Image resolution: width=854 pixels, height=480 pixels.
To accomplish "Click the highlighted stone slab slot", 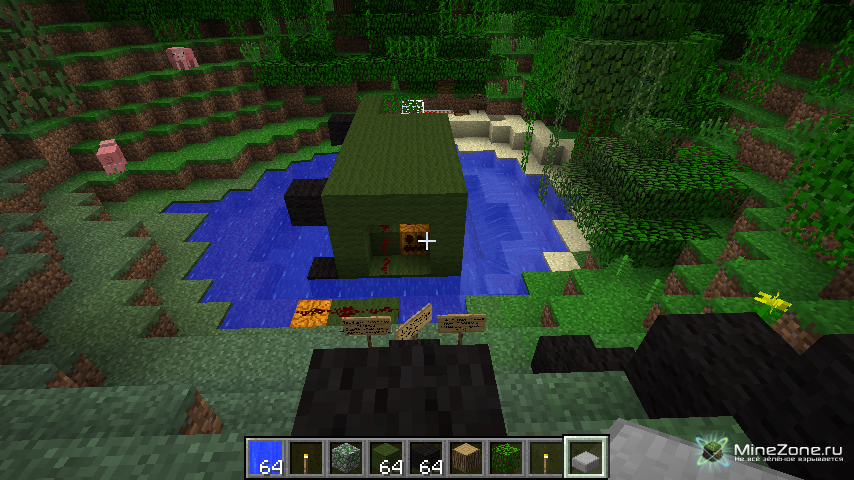I will tap(585, 457).
